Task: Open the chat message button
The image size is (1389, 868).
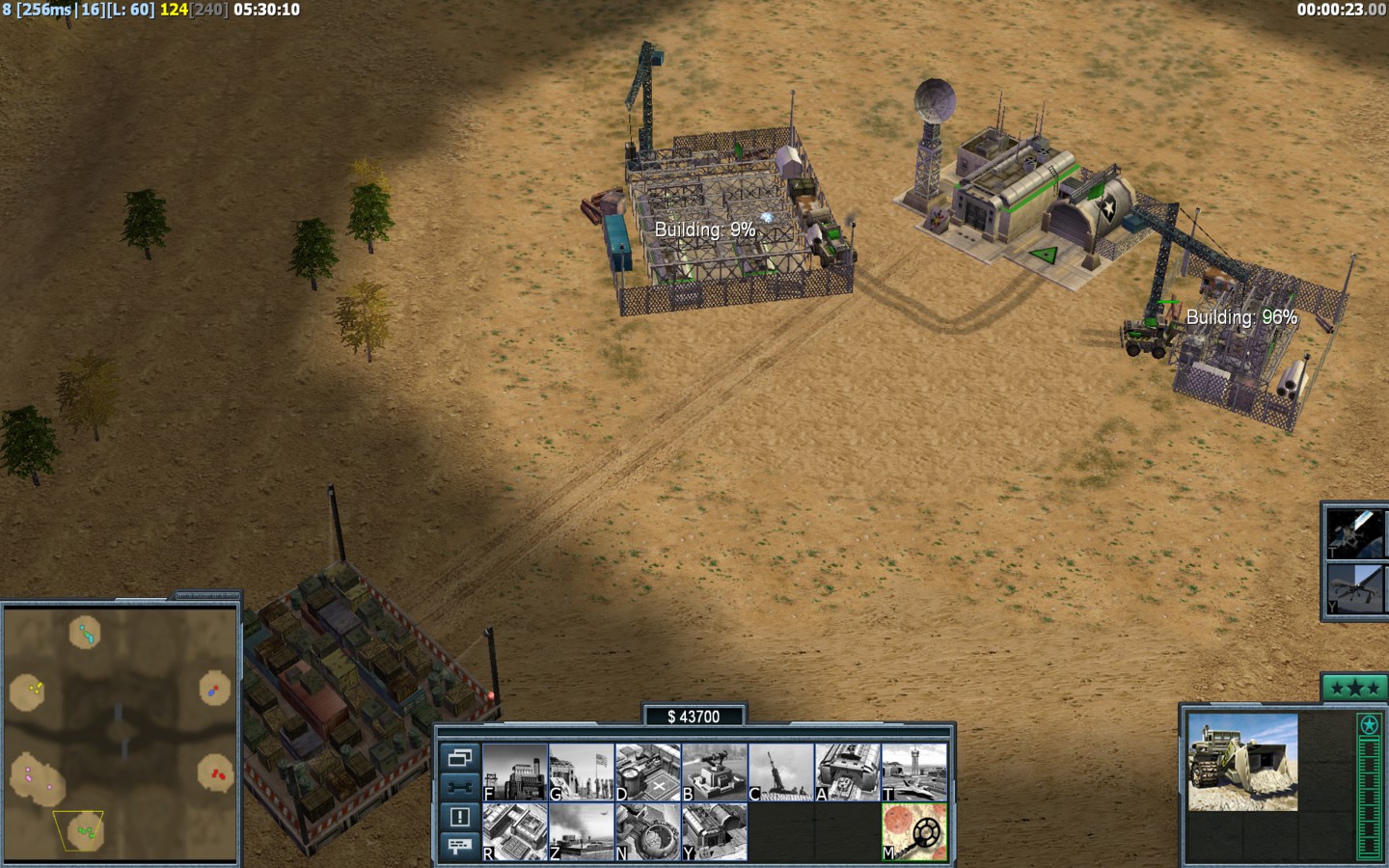Action: pyautogui.click(x=459, y=846)
